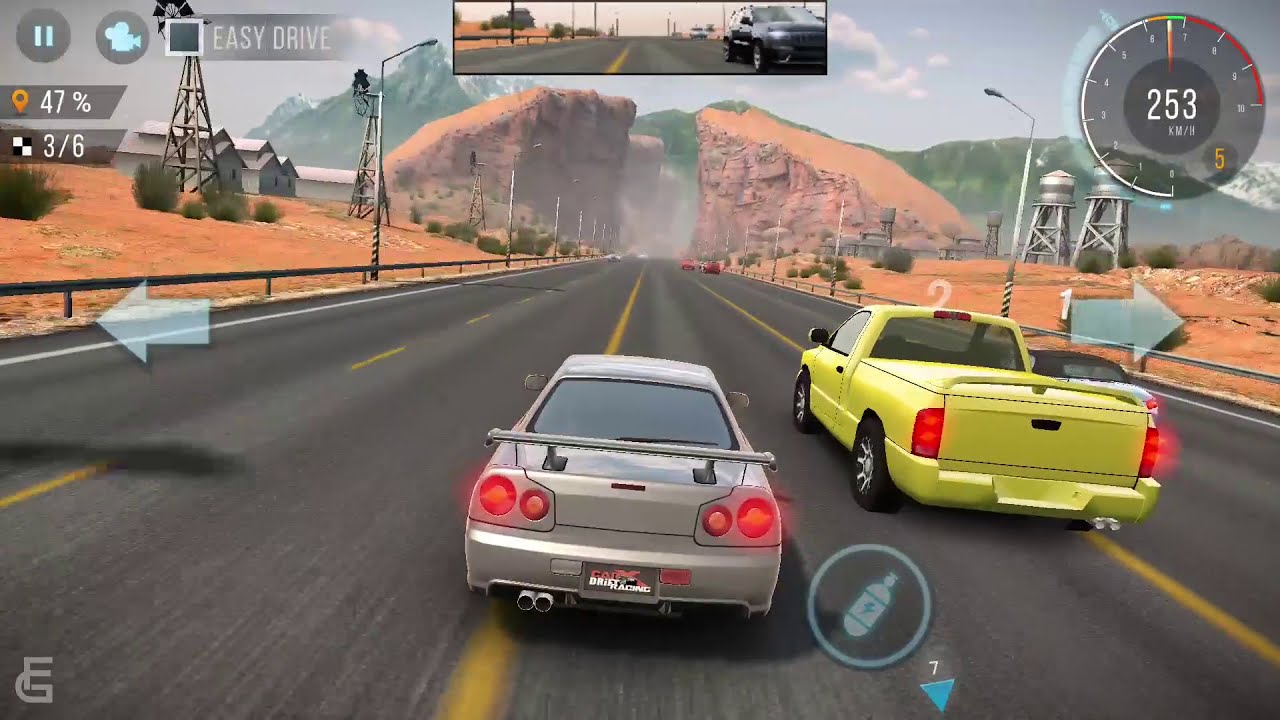Steer right with the right arrow
The image size is (1280, 720).
(1127, 320)
